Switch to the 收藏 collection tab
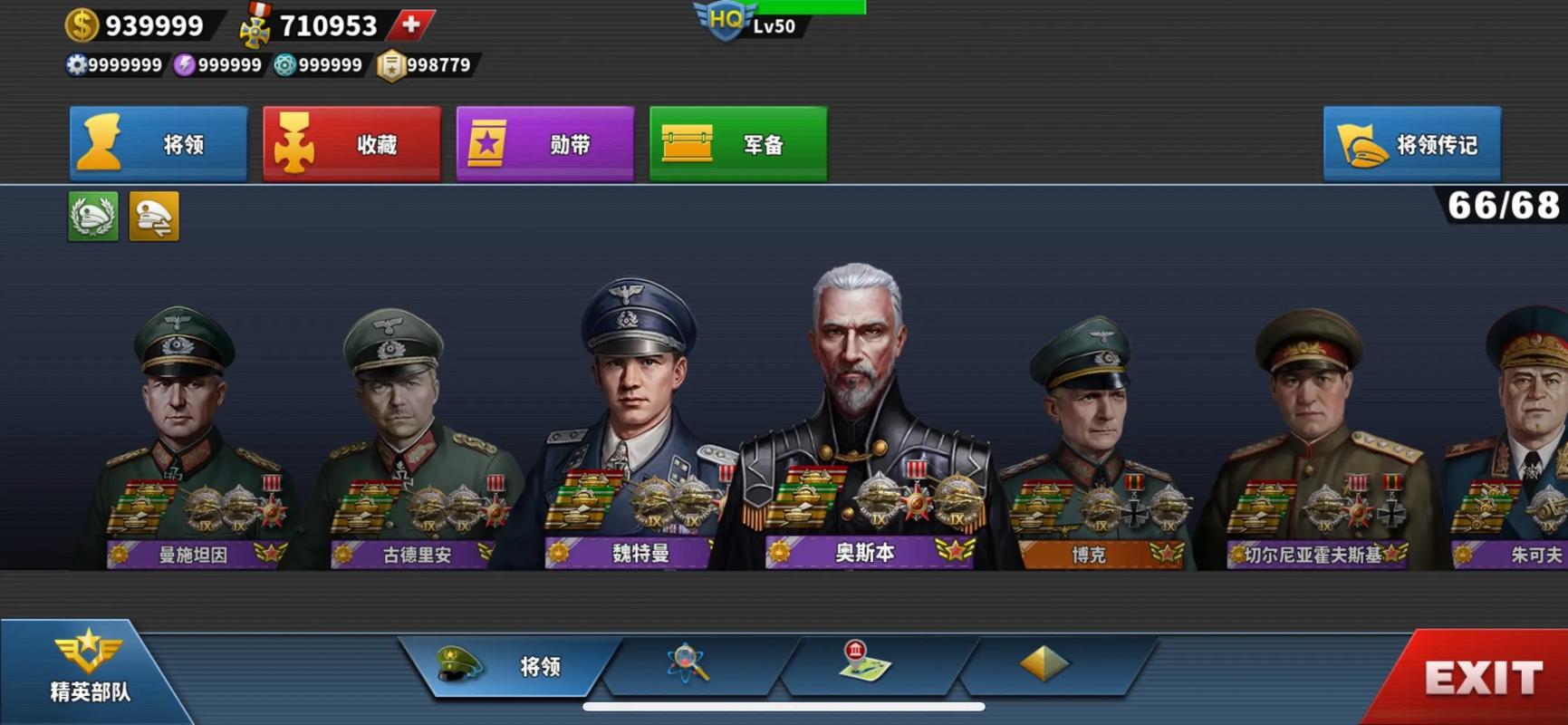 click(x=351, y=143)
